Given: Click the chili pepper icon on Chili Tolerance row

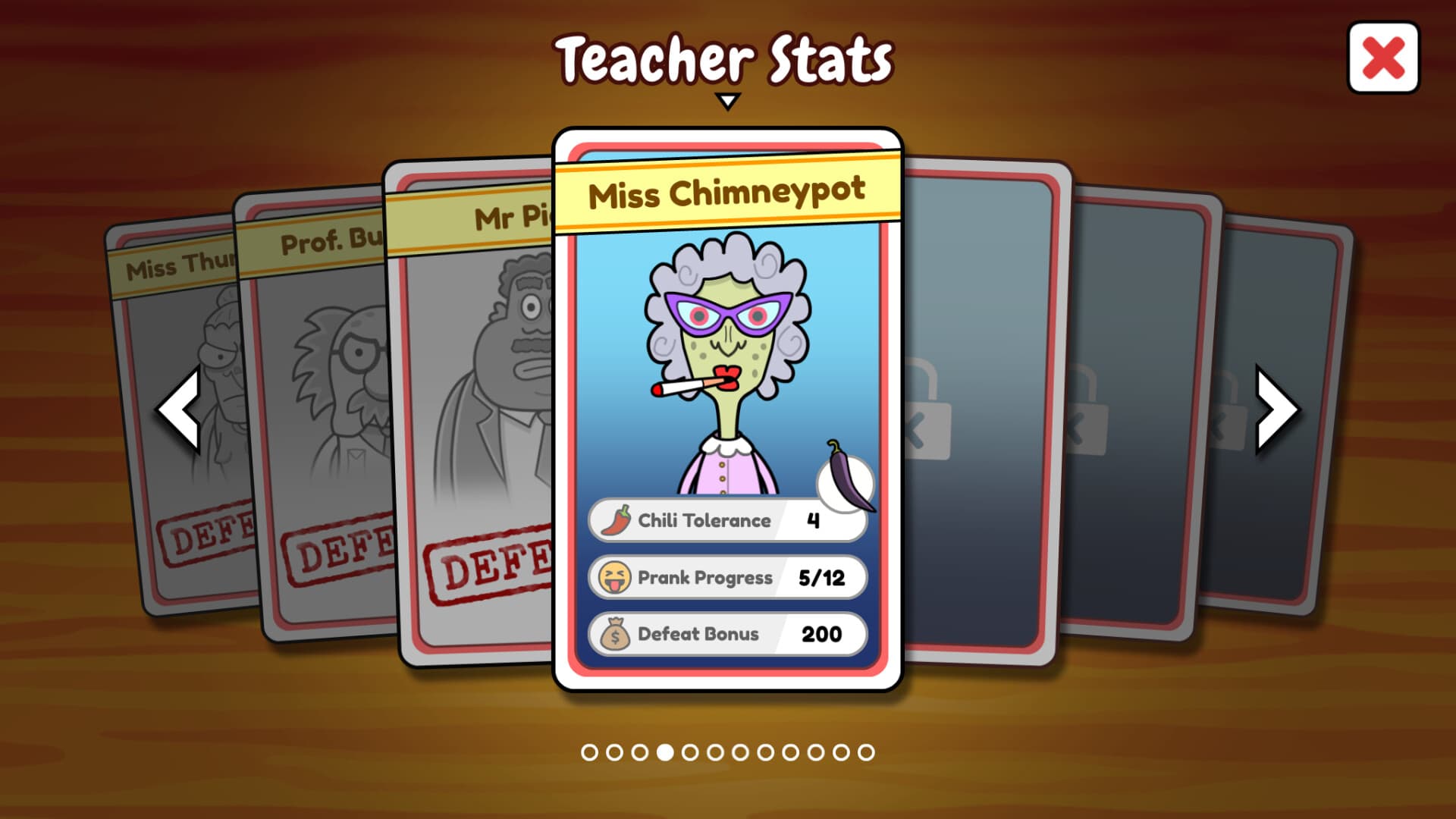Looking at the screenshot, I should coord(617,519).
